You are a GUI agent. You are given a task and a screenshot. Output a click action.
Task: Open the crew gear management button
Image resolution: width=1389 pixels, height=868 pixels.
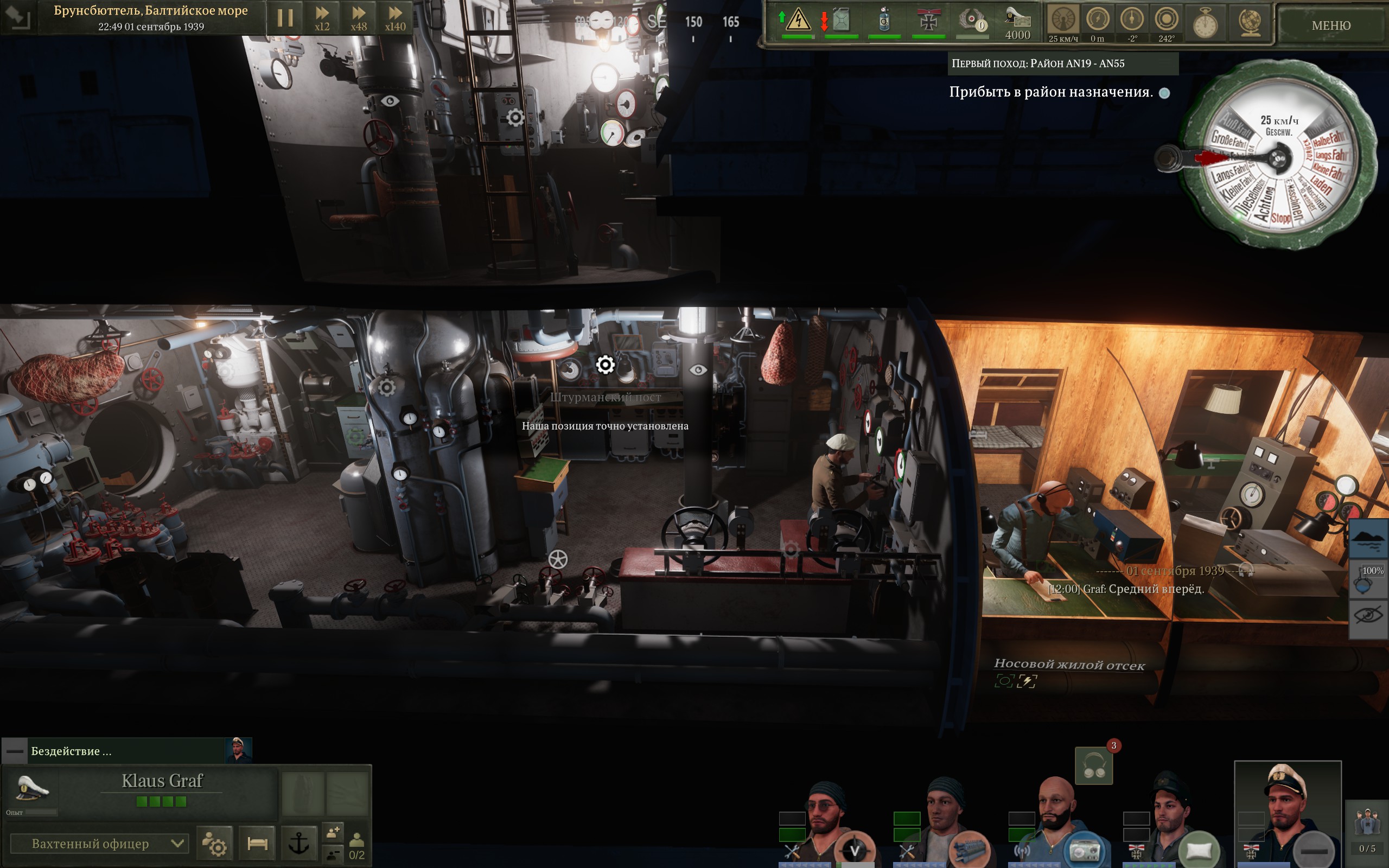[x=215, y=843]
